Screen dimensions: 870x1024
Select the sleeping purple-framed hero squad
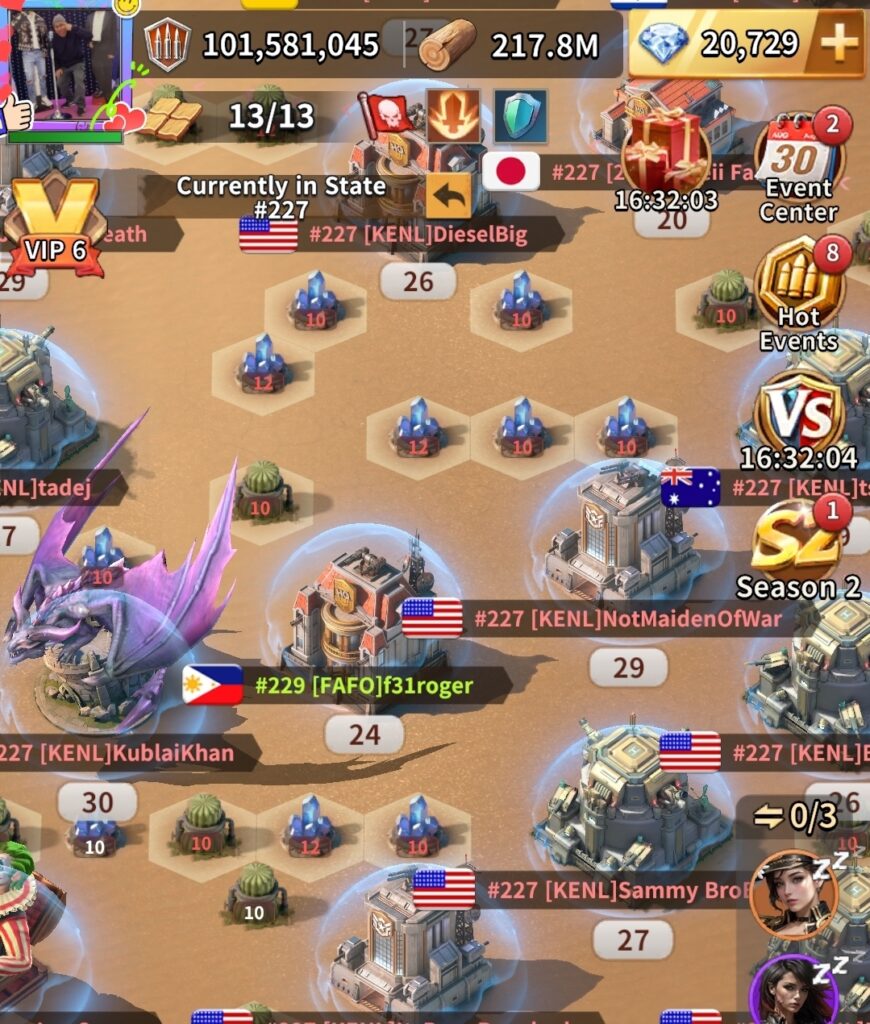click(793, 990)
